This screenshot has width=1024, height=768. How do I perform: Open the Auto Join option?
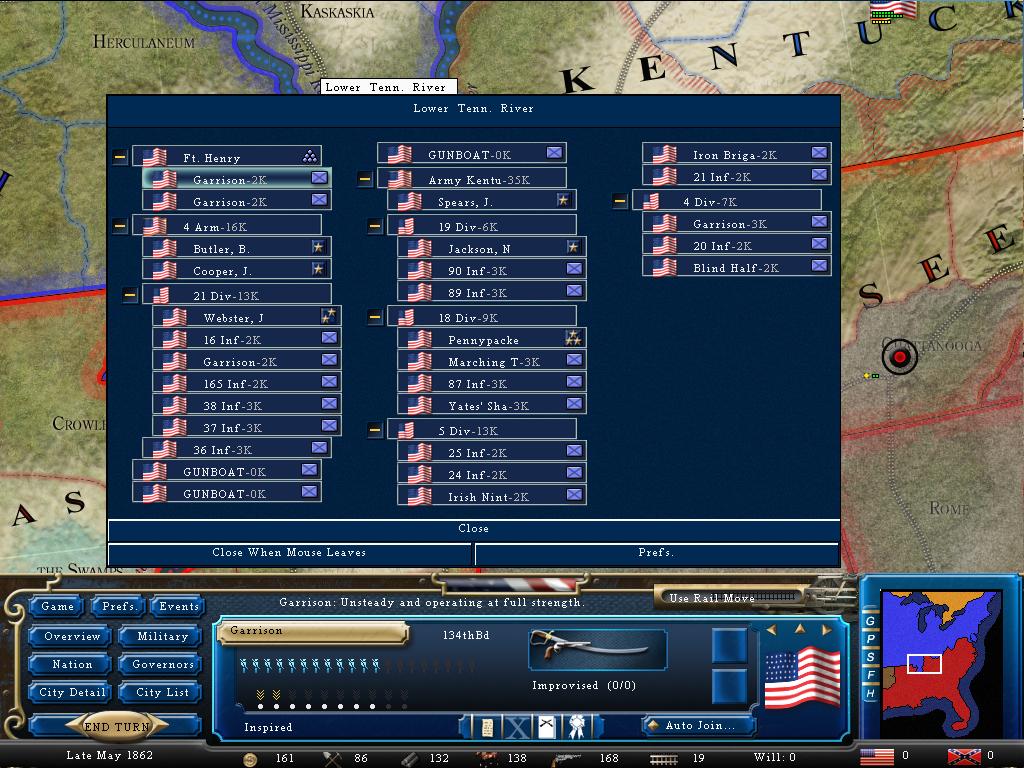[698, 725]
